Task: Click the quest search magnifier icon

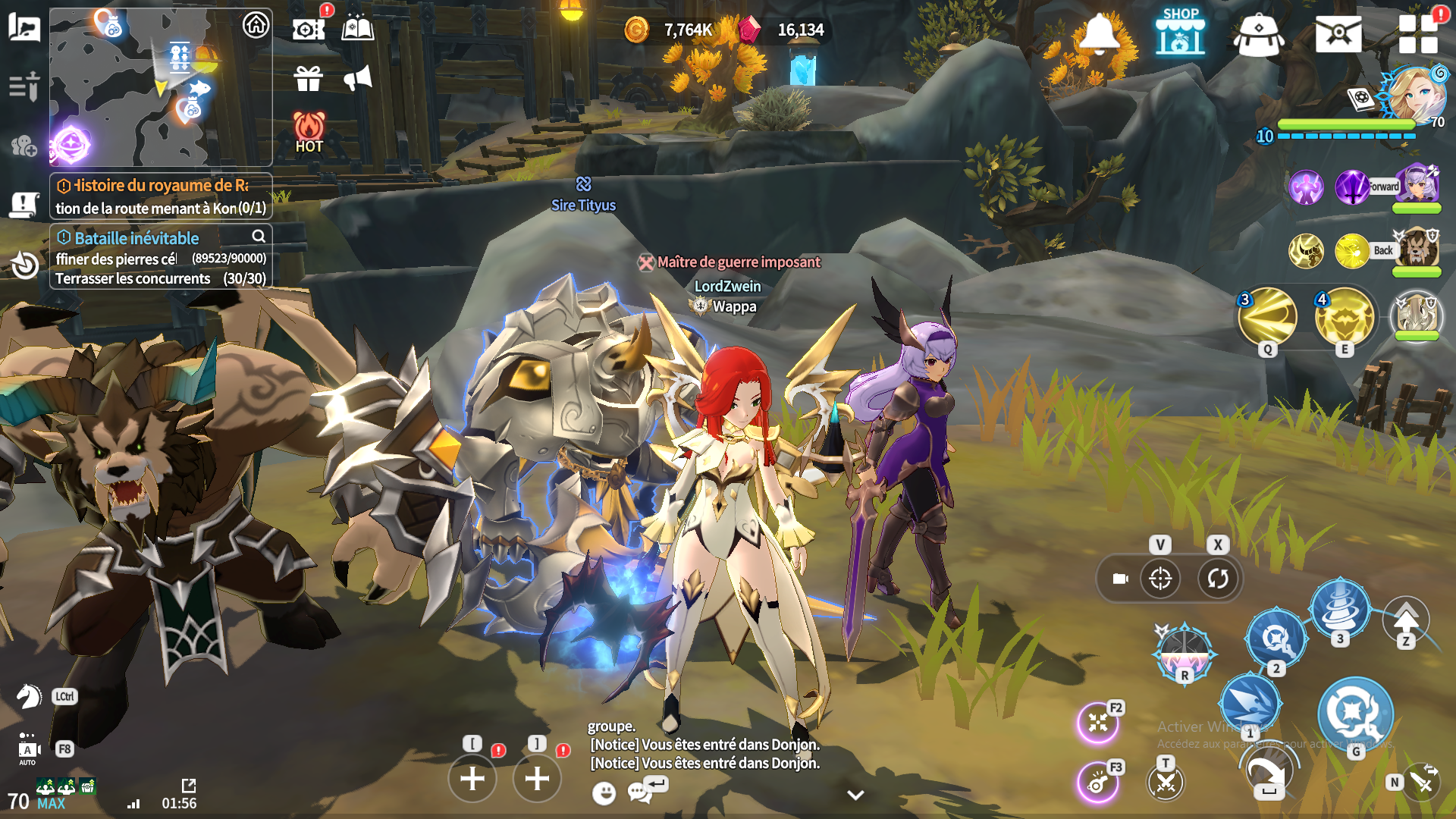Action: click(x=259, y=236)
